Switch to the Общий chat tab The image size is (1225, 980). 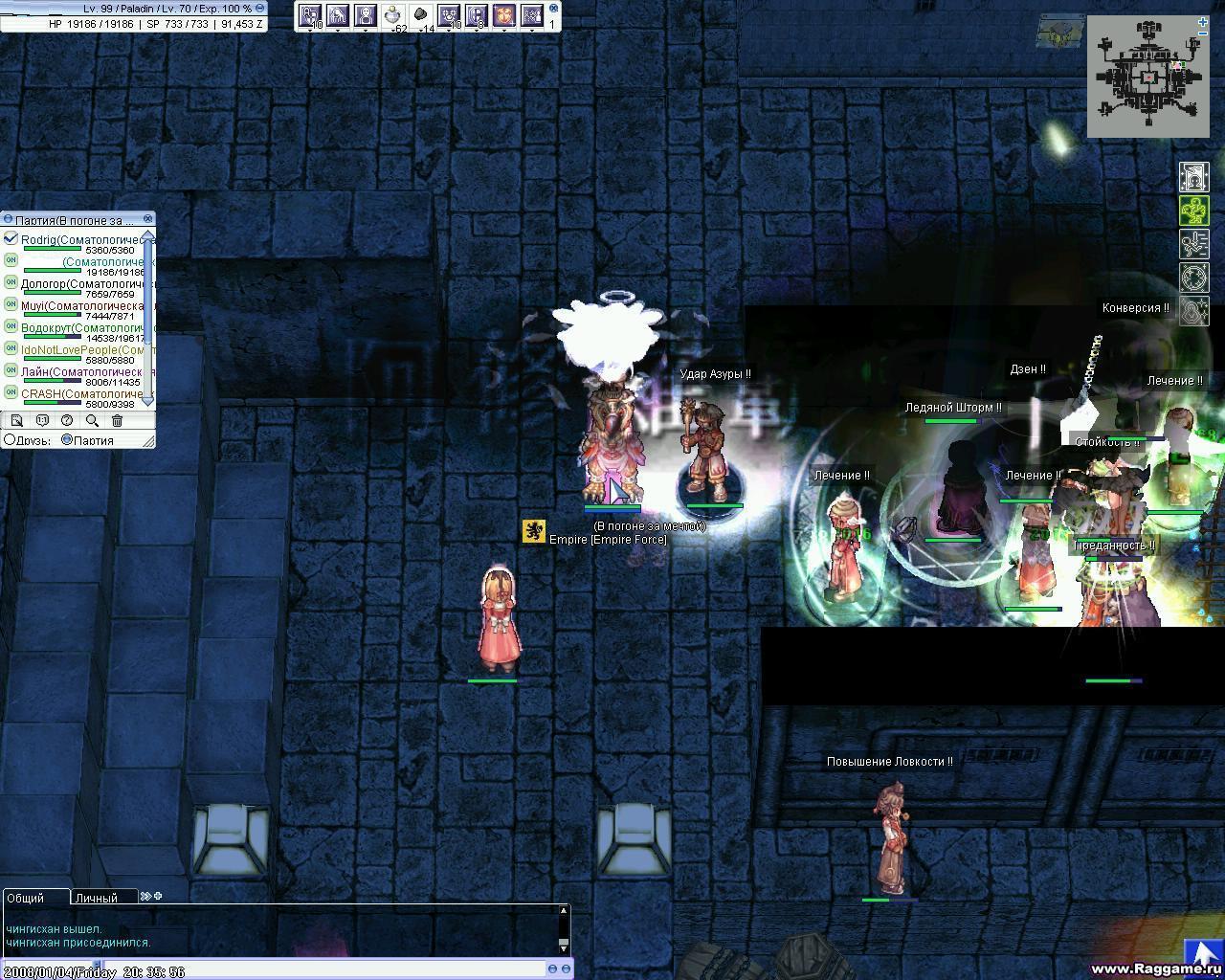[x=26, y=899]
